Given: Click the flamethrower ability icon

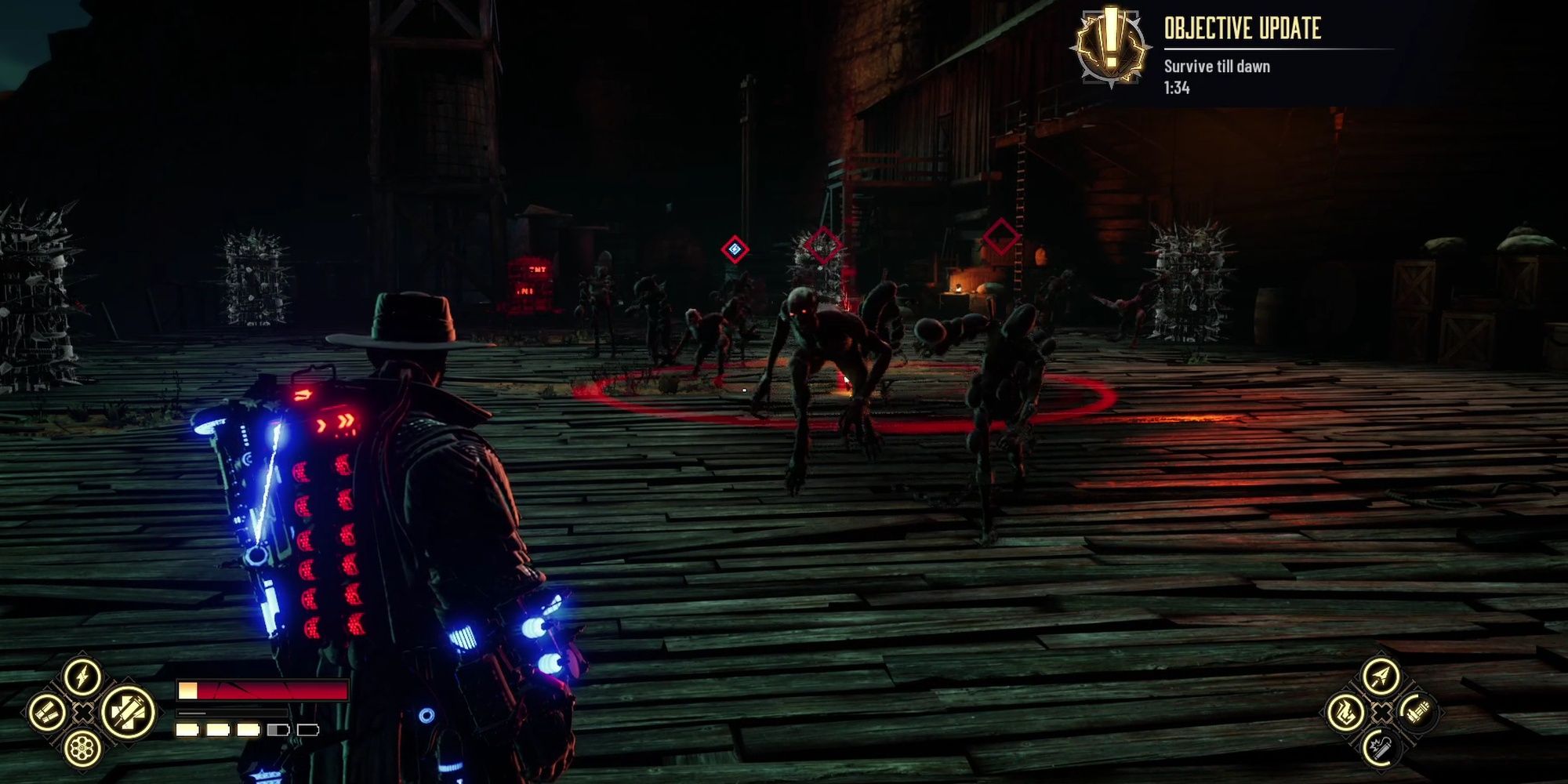Looking at the screenshot, I should coord(1345,713).
